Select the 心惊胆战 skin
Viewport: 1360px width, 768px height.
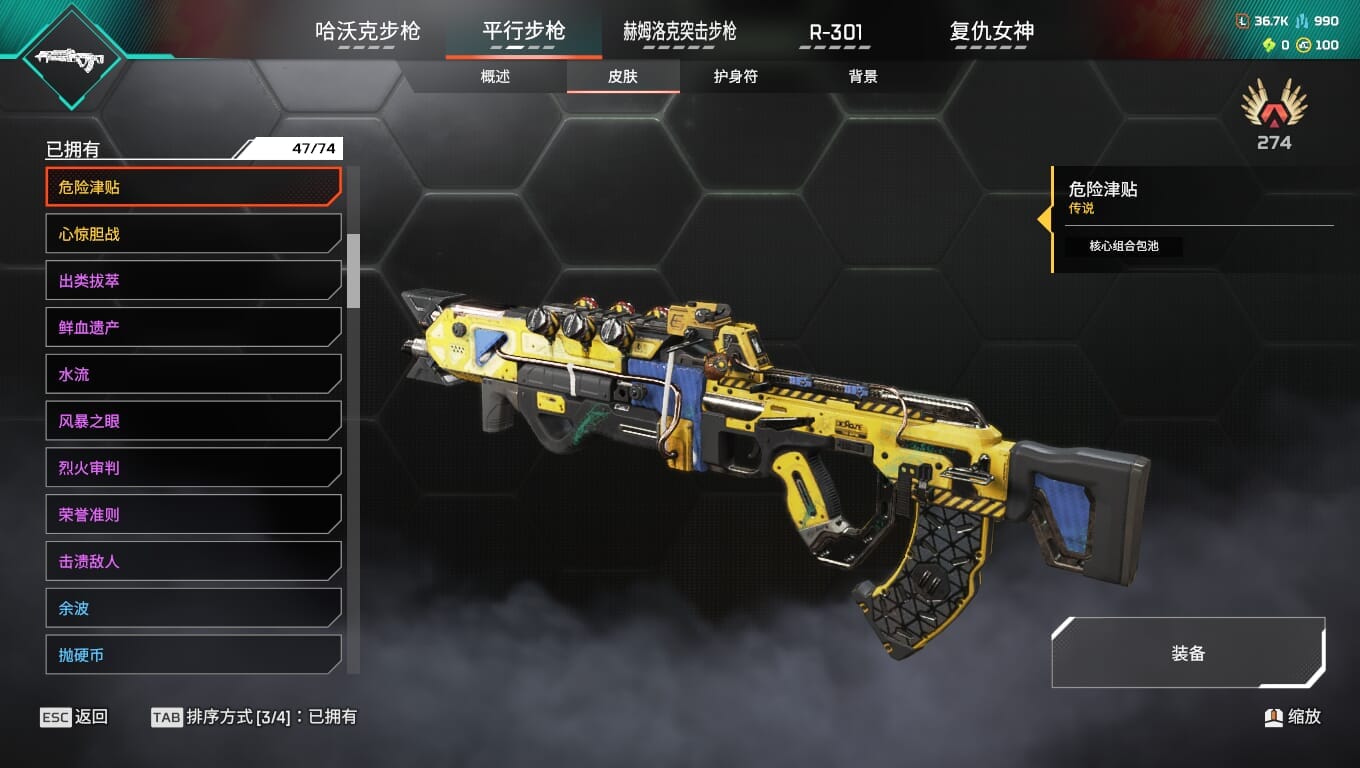pyautogui.click(x=193, y=234)
